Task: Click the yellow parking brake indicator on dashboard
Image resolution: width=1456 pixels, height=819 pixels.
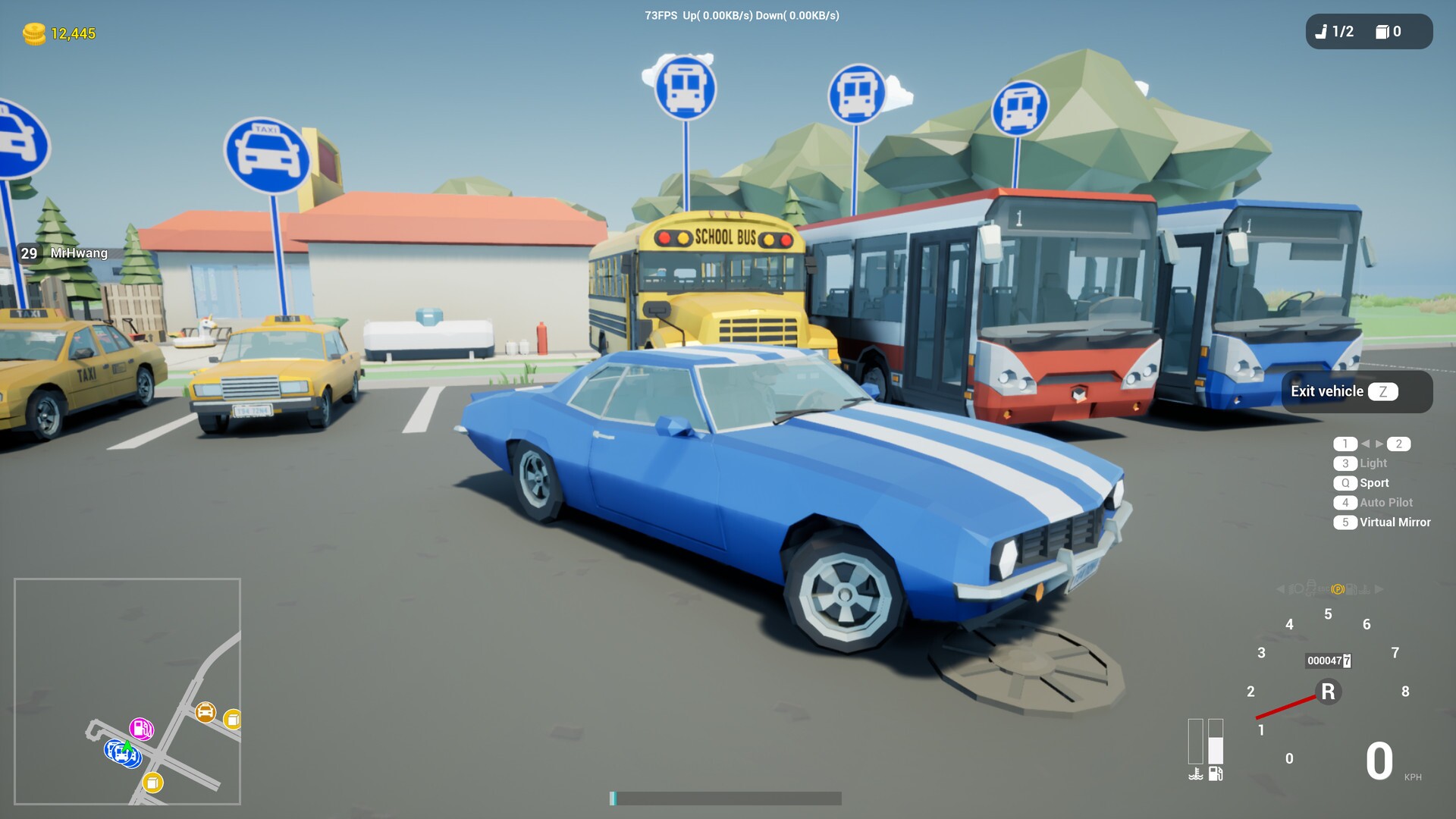Action: (x=1338, y=590)
